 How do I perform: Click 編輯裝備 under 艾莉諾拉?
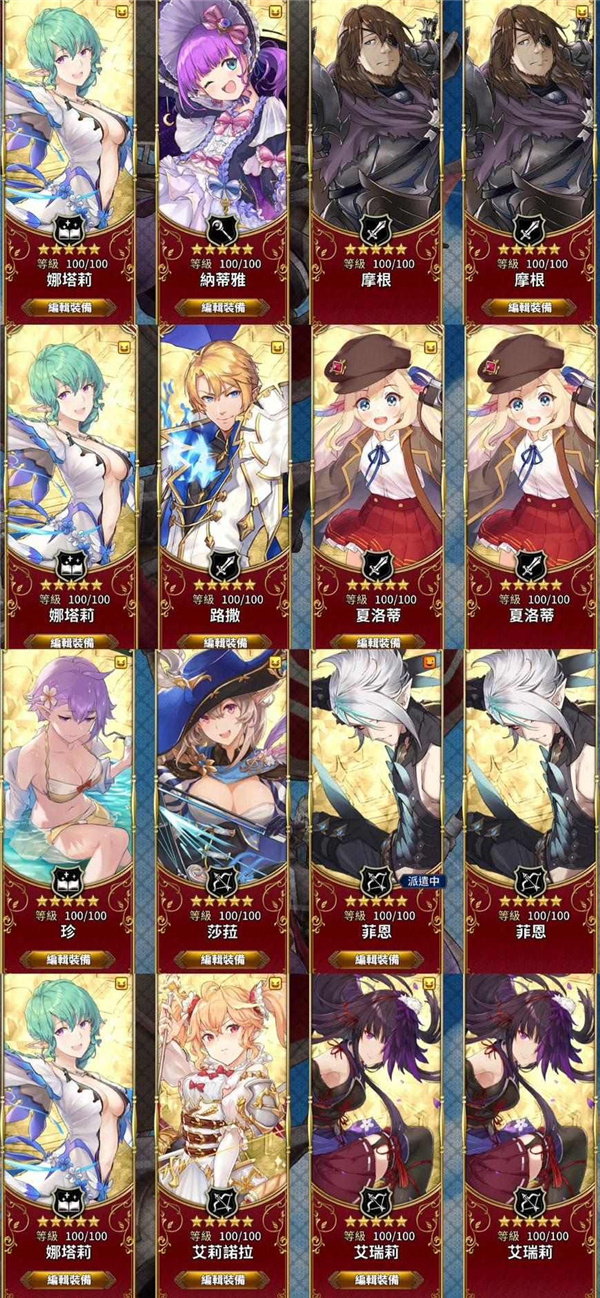(x=223, y=1279)
